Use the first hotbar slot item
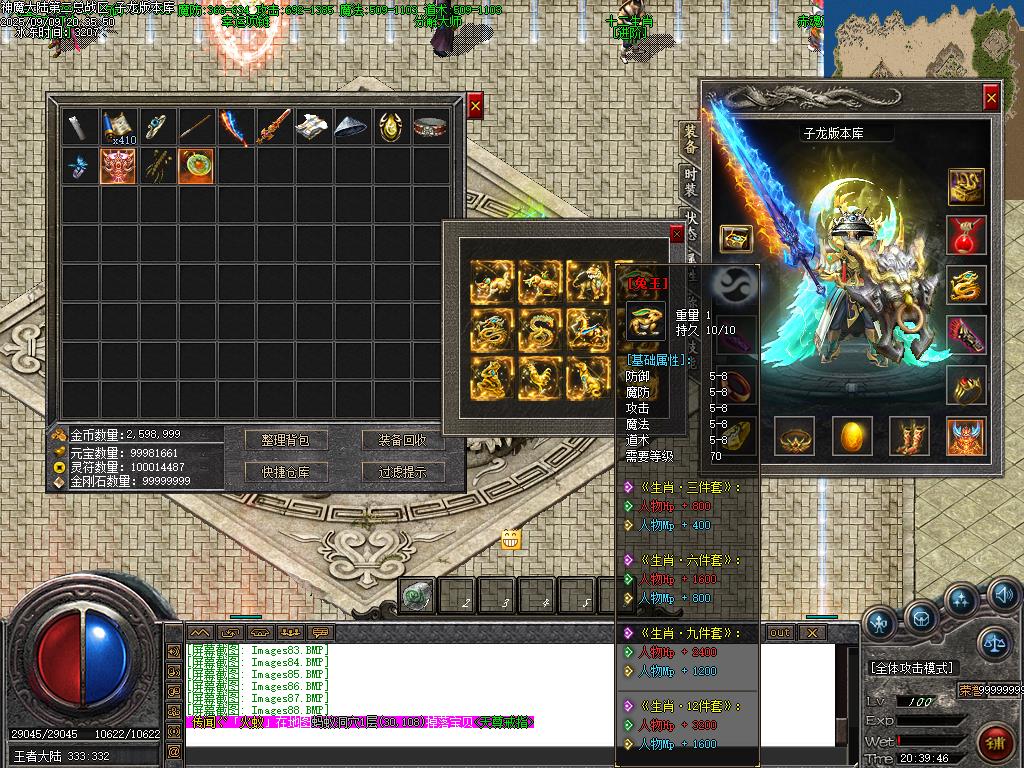The height and width of the screenshot is (768, 1024). tap(417, 596)
